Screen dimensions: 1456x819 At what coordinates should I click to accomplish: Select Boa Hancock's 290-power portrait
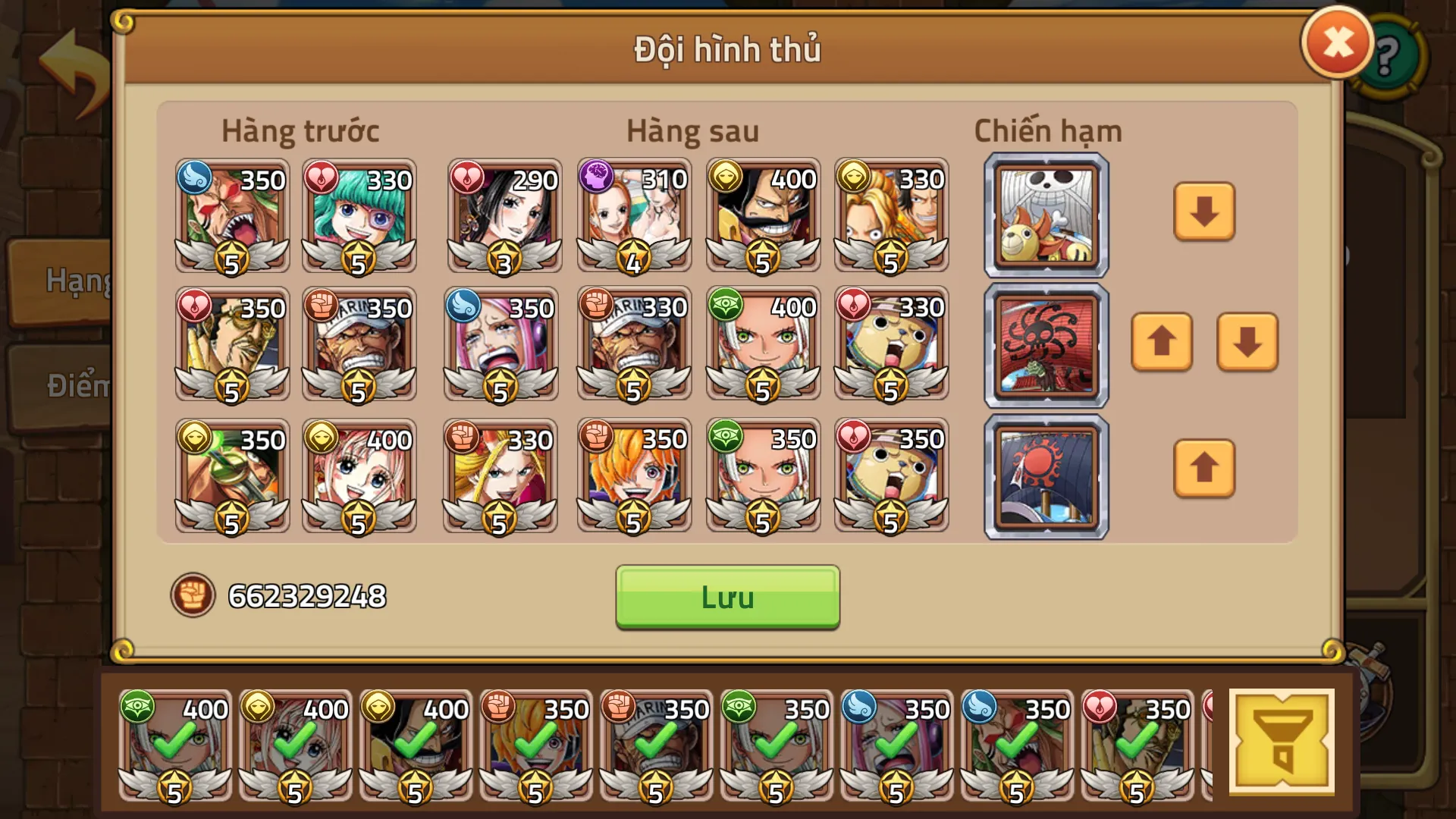(504, 218)
